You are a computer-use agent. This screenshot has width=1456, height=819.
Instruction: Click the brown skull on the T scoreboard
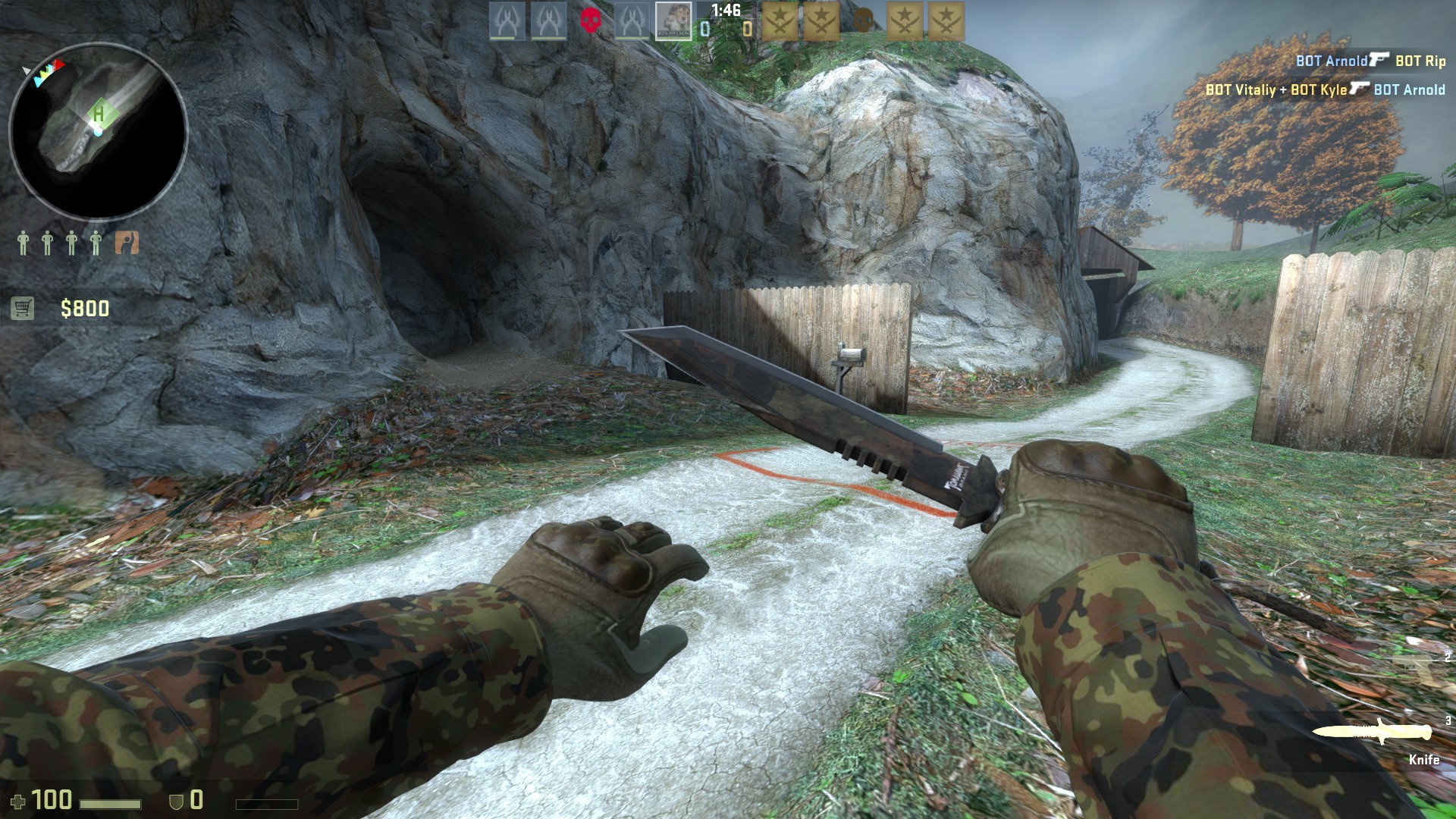pos(864,19)
